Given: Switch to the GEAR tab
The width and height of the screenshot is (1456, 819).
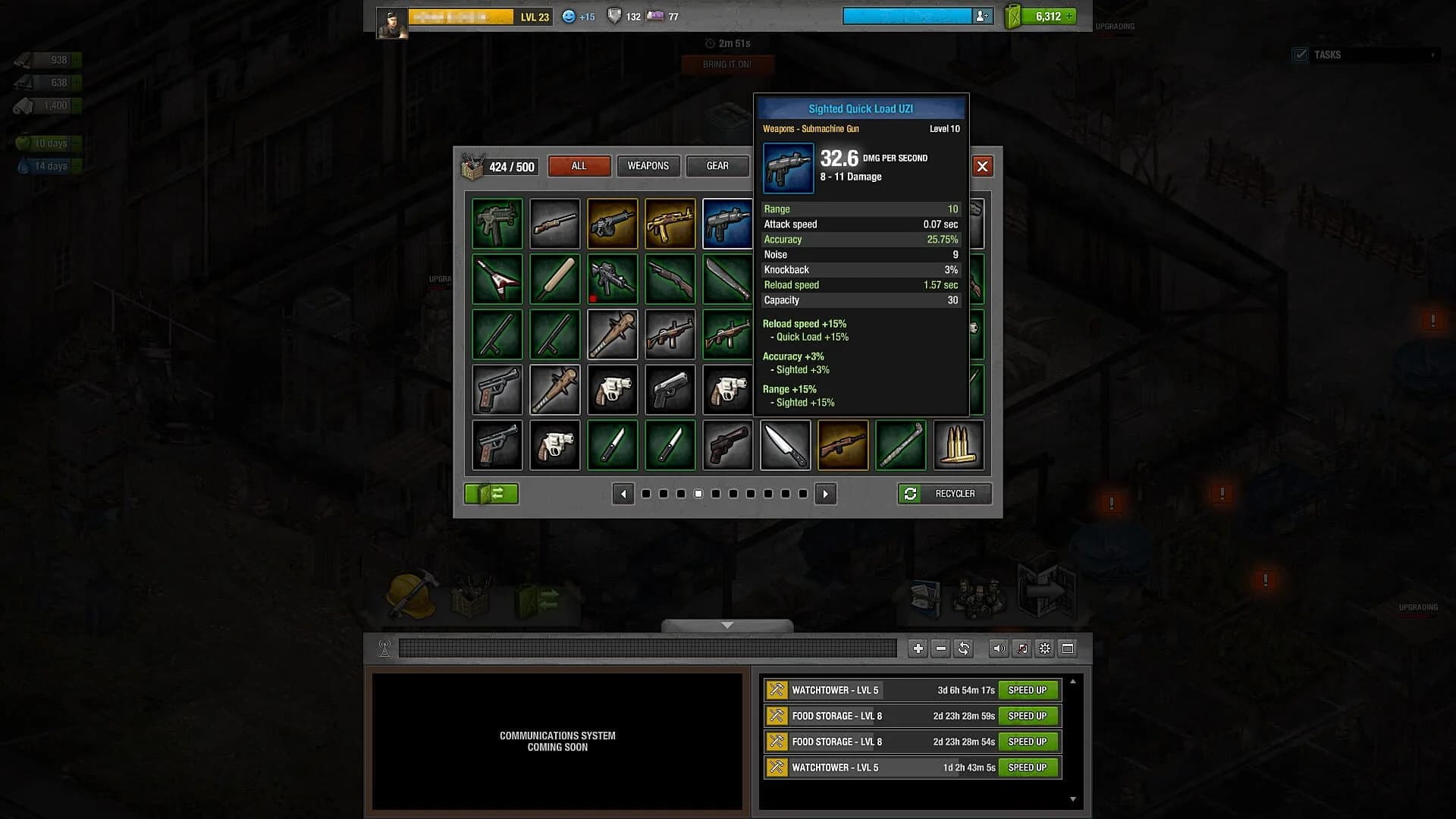Looking at the screenshot, I should click(x=717, y=166).
